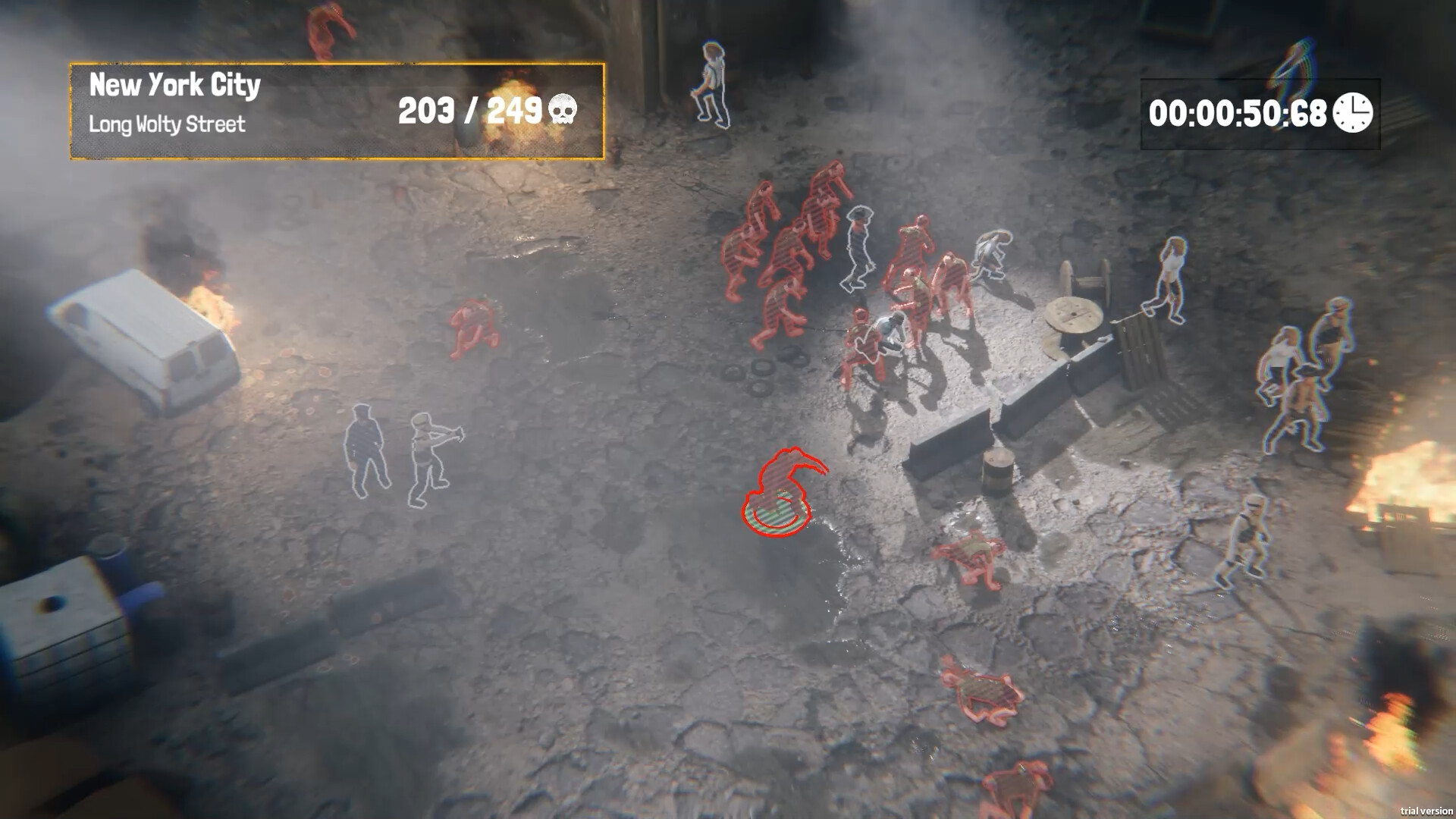1456x819 pixels.
Task: Click the New York City title text
Action: pyautogui.click(x=175, y=85)
